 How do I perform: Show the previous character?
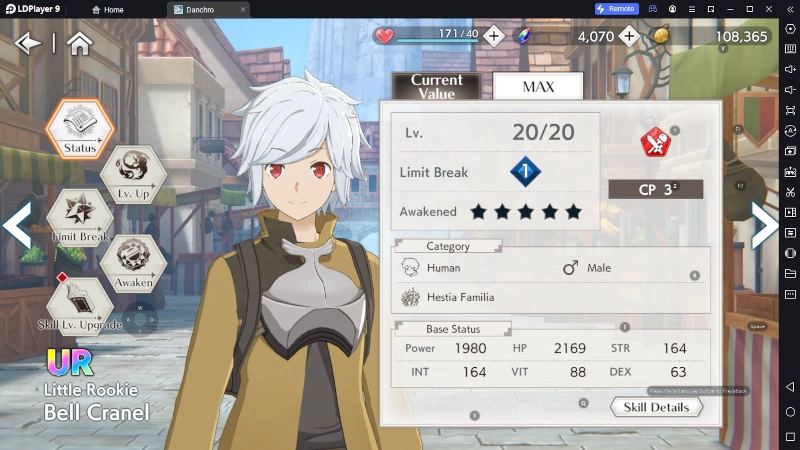(17, 225)
